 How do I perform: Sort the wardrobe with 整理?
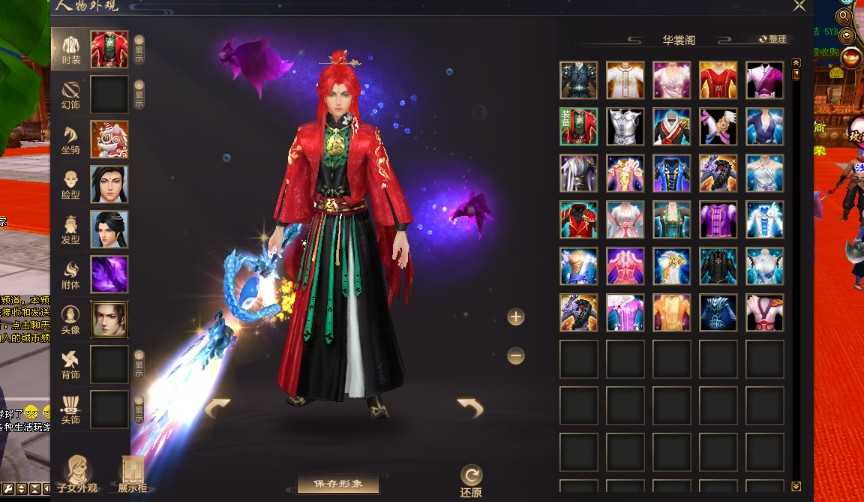(772, 40)
